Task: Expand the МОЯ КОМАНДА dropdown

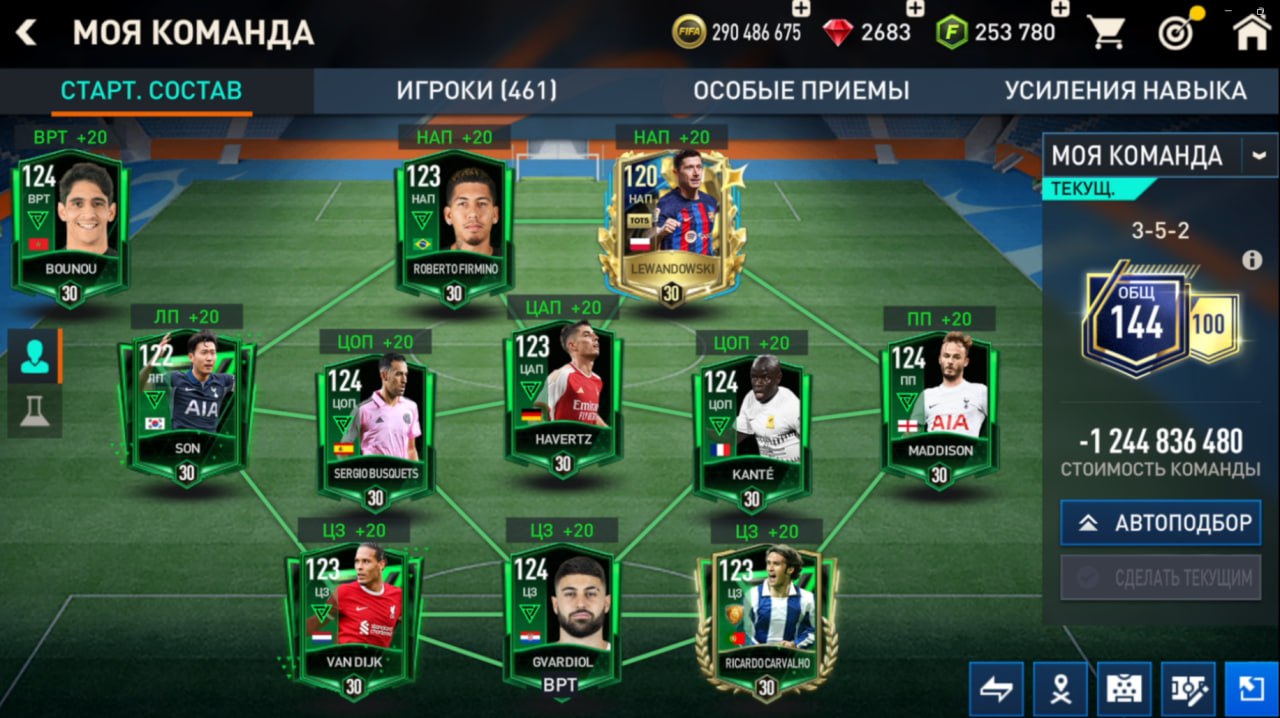Action: point(1258,156)
